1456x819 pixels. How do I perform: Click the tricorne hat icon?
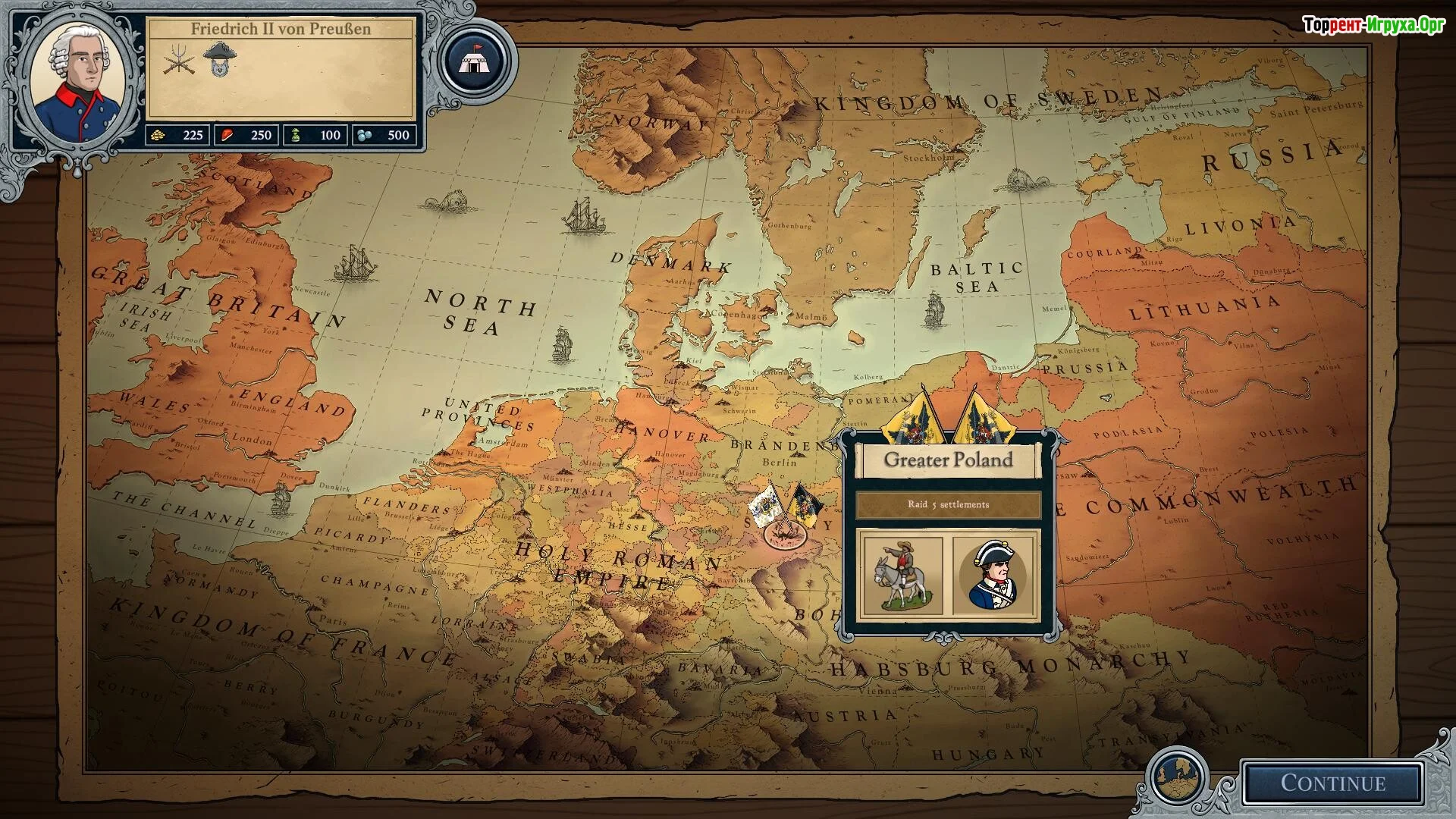click(220, 58)
